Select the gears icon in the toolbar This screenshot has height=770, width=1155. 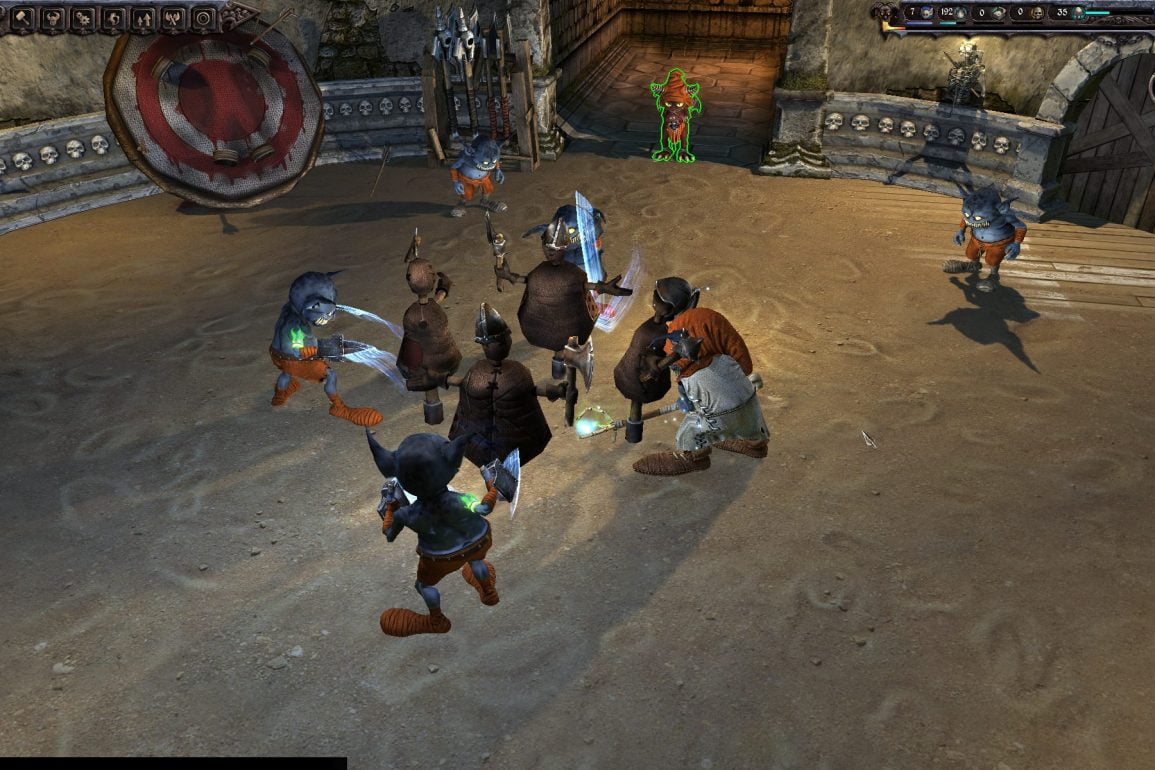[81, 18]
